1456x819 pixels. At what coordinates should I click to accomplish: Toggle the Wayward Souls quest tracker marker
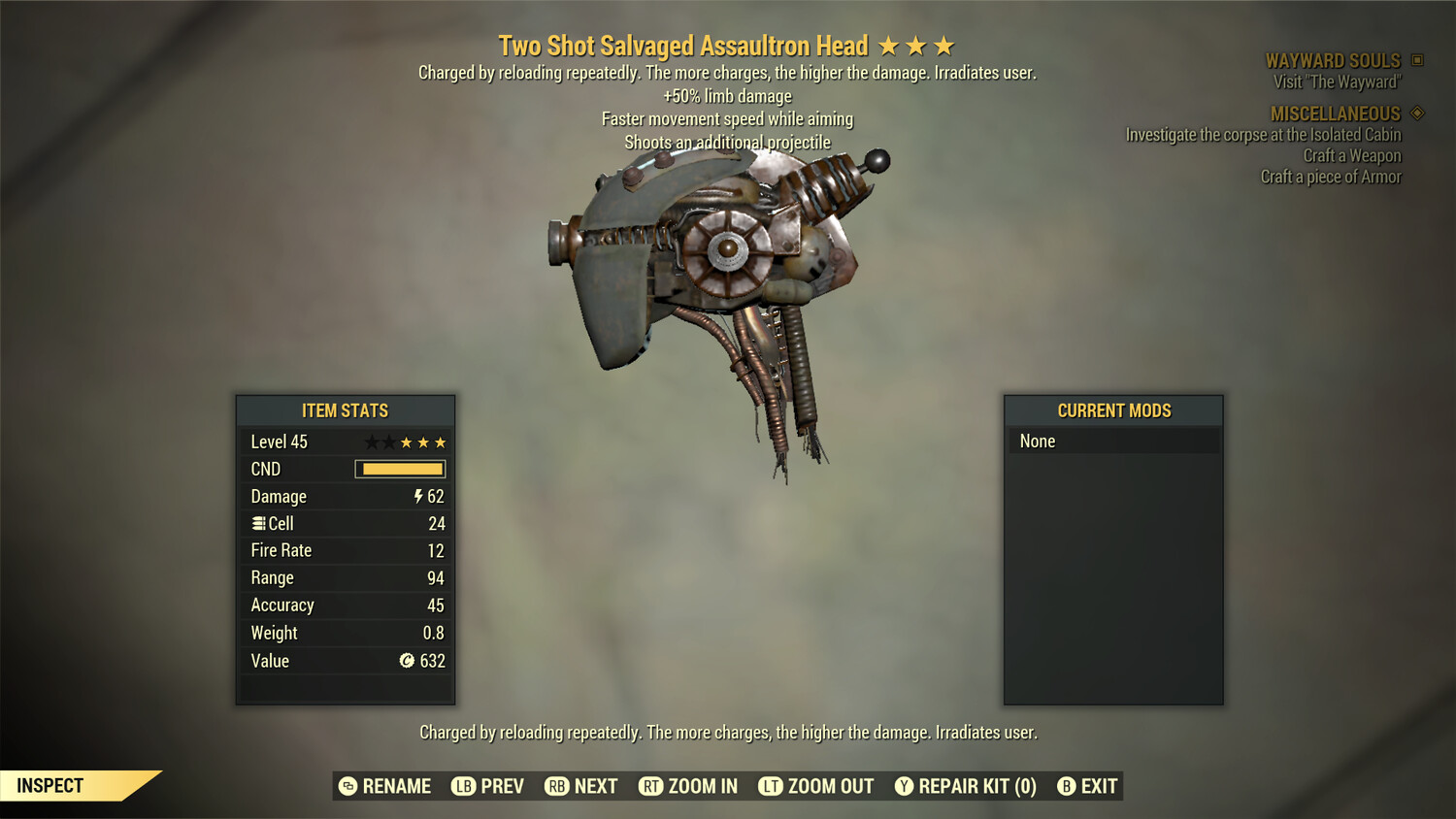point(1415,60)
